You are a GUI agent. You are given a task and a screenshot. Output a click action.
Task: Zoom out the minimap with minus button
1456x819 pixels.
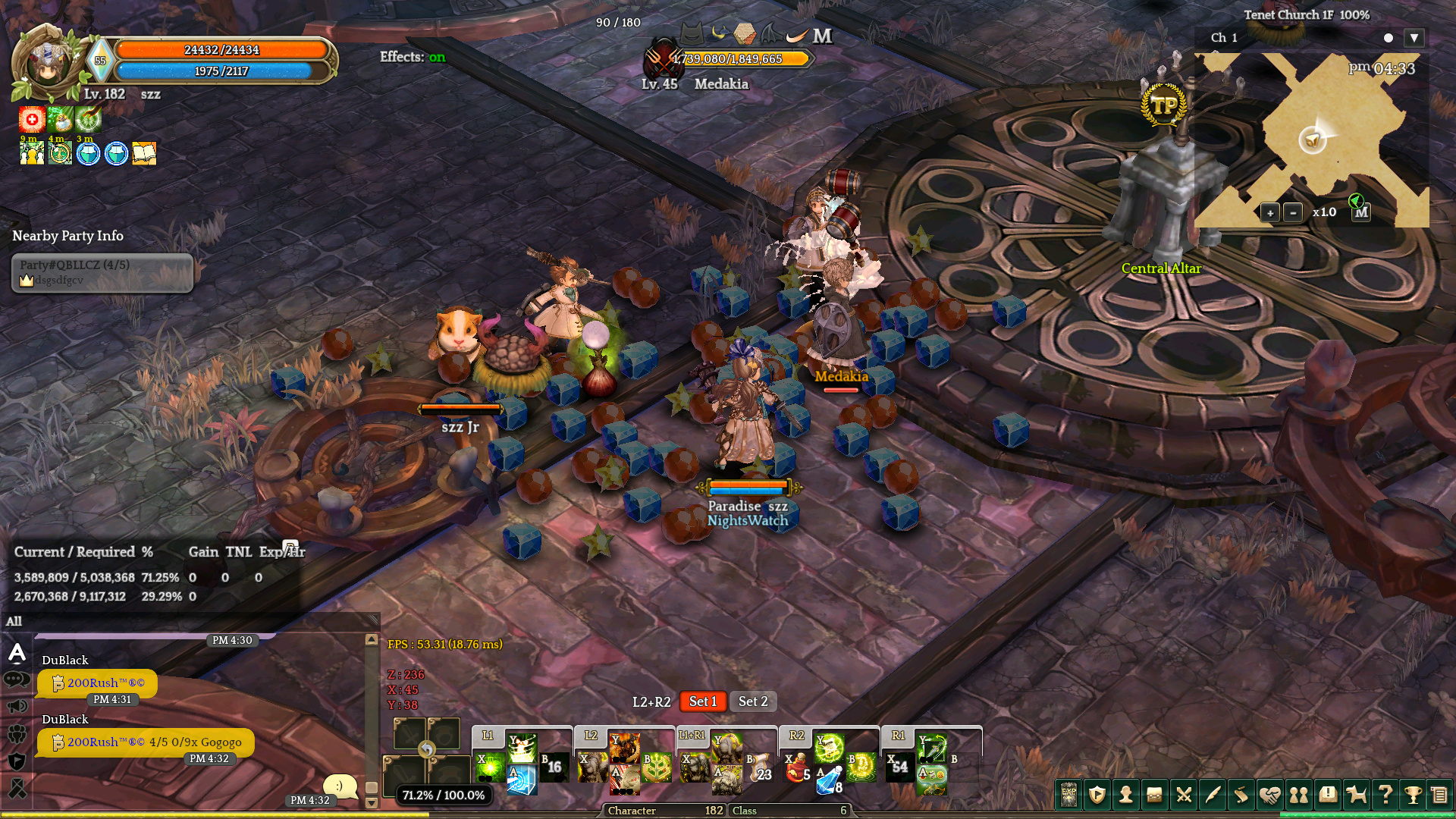[x=1293, y=213]
